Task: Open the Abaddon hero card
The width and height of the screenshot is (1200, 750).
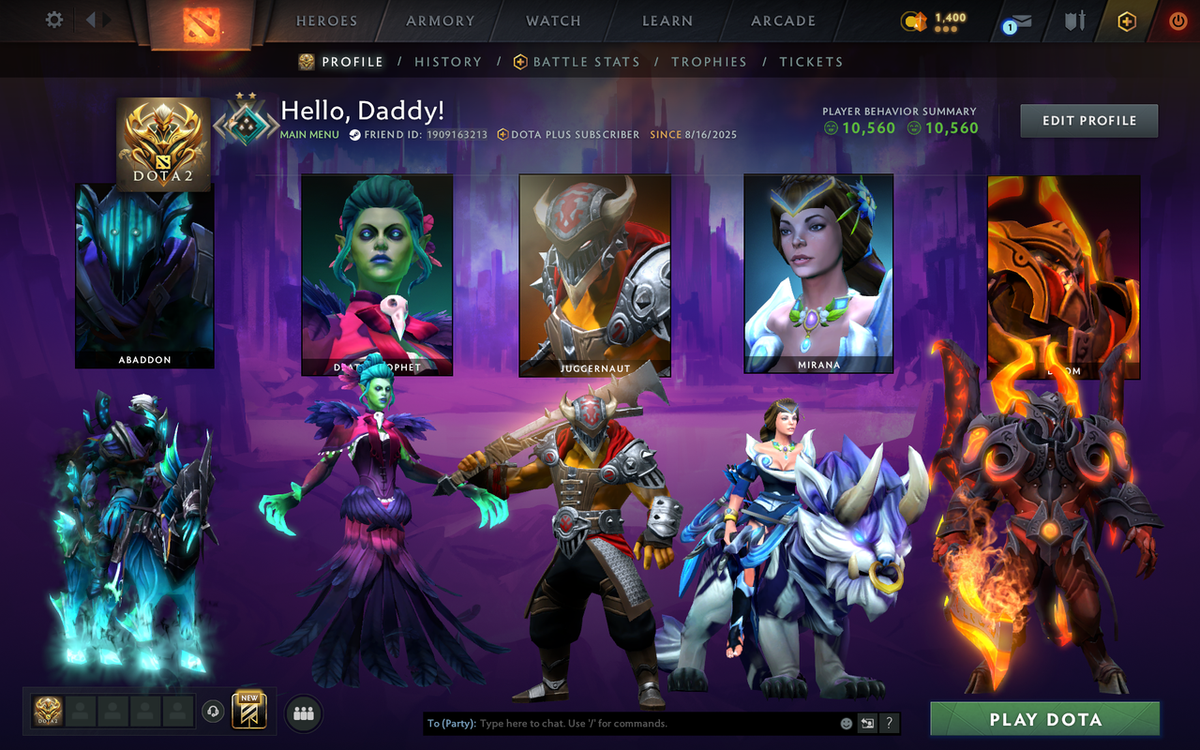Action: (145, 275)
